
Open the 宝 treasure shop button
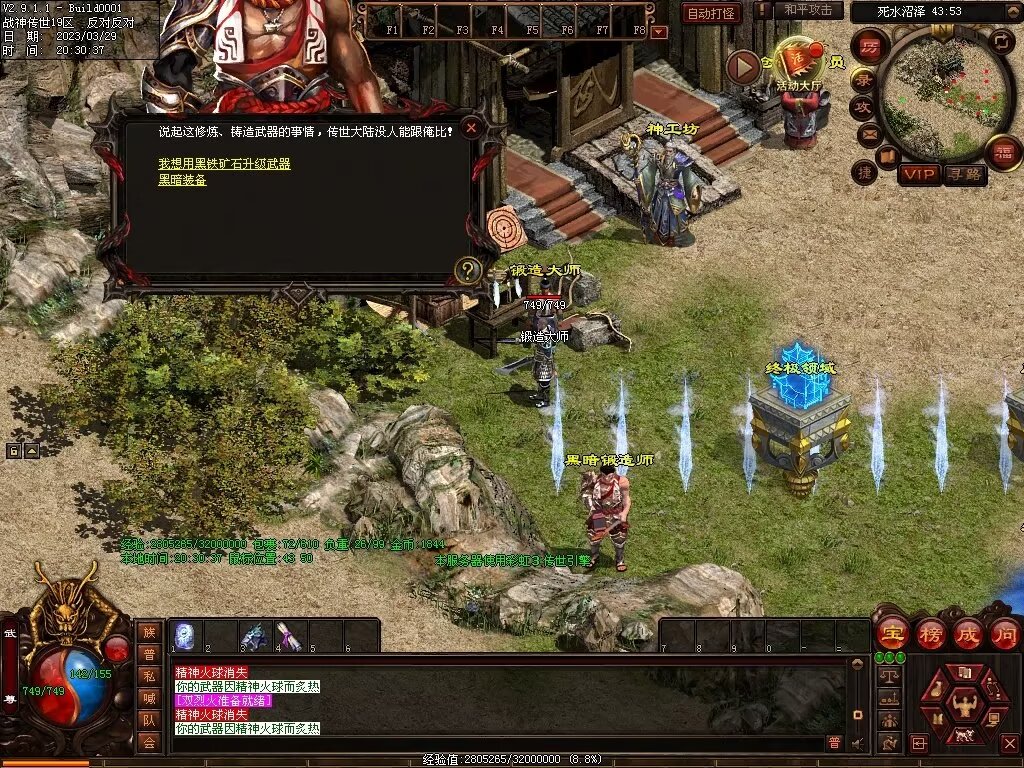[891, 633]
